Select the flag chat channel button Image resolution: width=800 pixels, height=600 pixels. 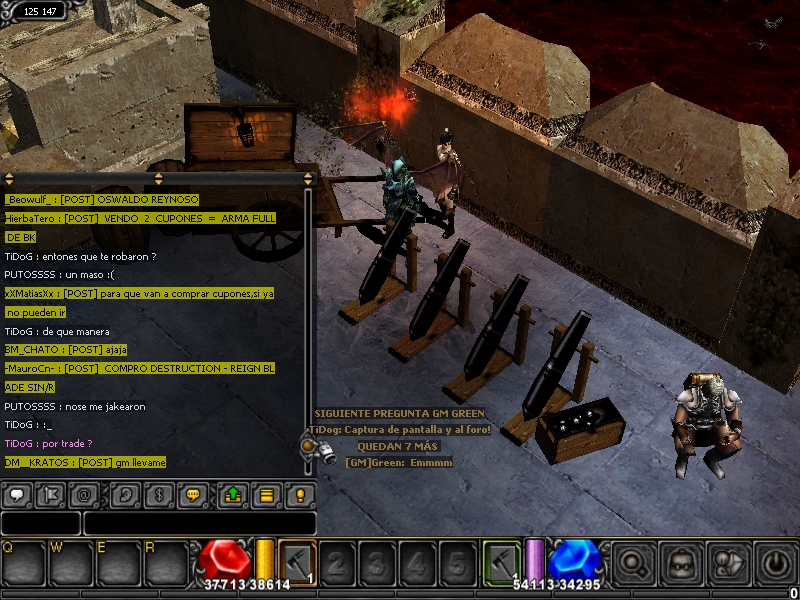[x=53, y=494]
